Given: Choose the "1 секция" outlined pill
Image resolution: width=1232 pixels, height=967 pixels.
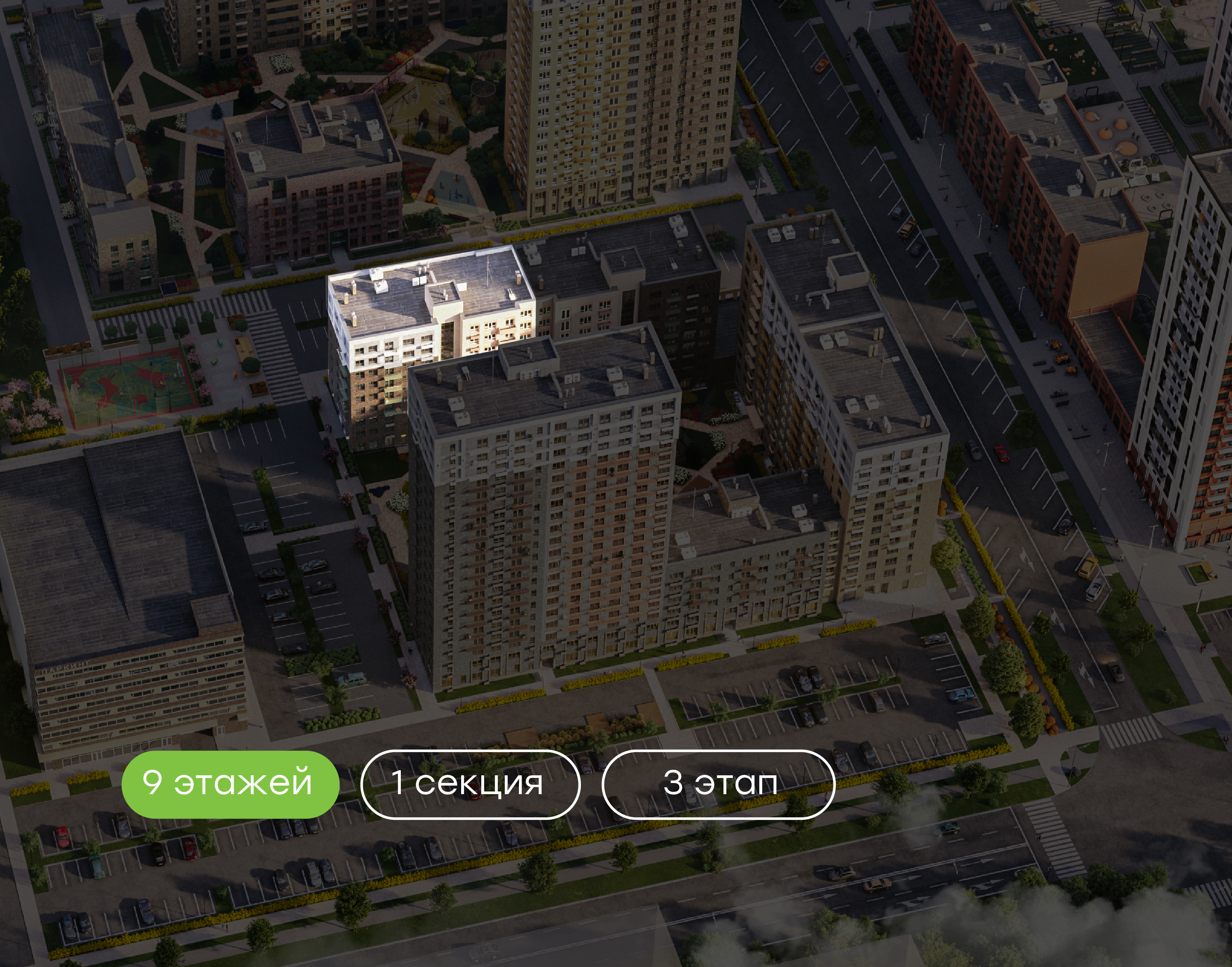Looking at the screenshot, I should click(x=470, y=784).
